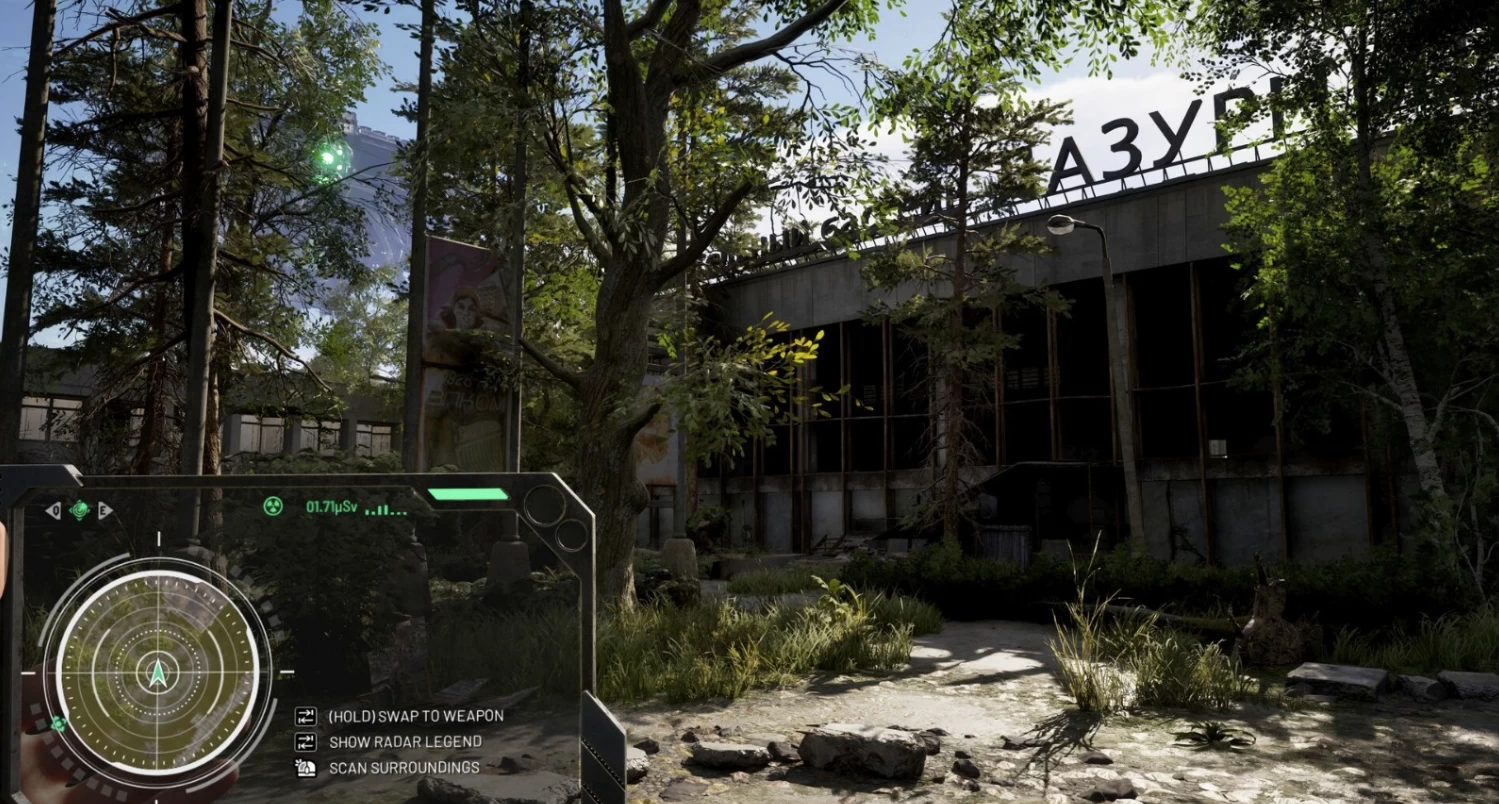Click the circular radar minimap
This screenshot has height=804, width=1499.
(158, 669)
